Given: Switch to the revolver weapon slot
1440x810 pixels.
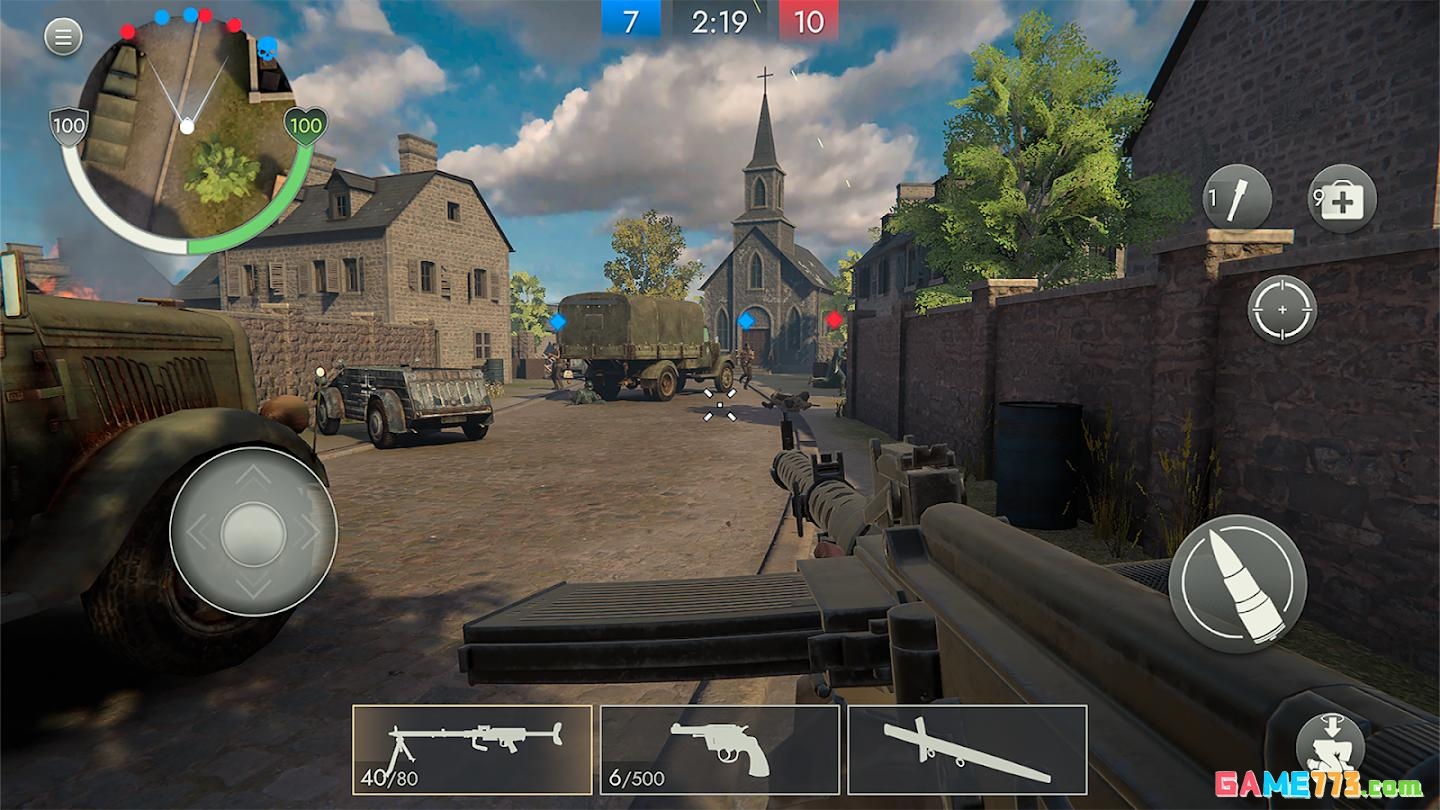Looking at the screenshot, I should point(719,750).
